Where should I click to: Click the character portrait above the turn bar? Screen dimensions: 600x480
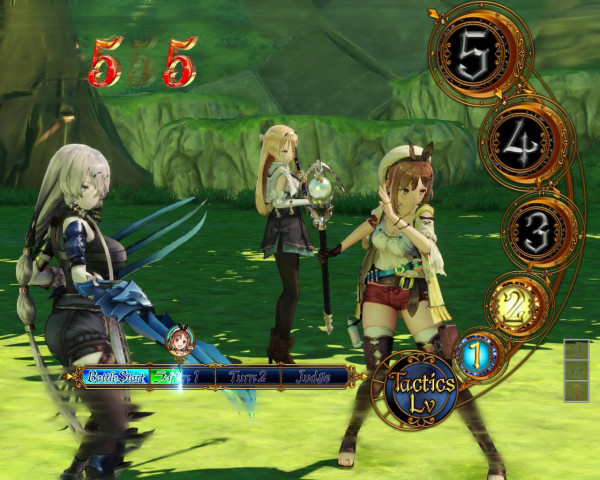point(180,340)
